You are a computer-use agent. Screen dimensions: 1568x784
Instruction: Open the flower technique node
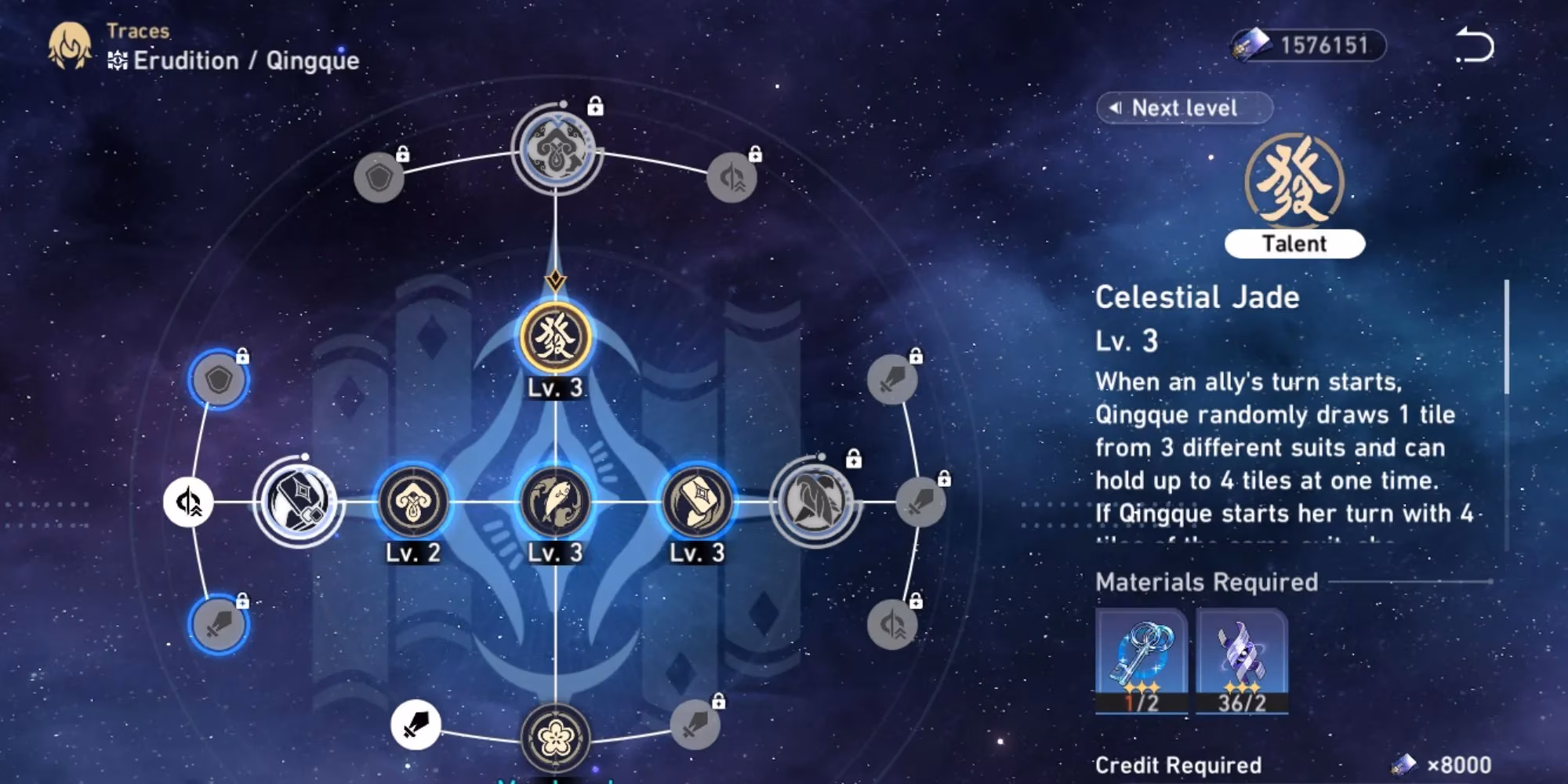(555, 737)
